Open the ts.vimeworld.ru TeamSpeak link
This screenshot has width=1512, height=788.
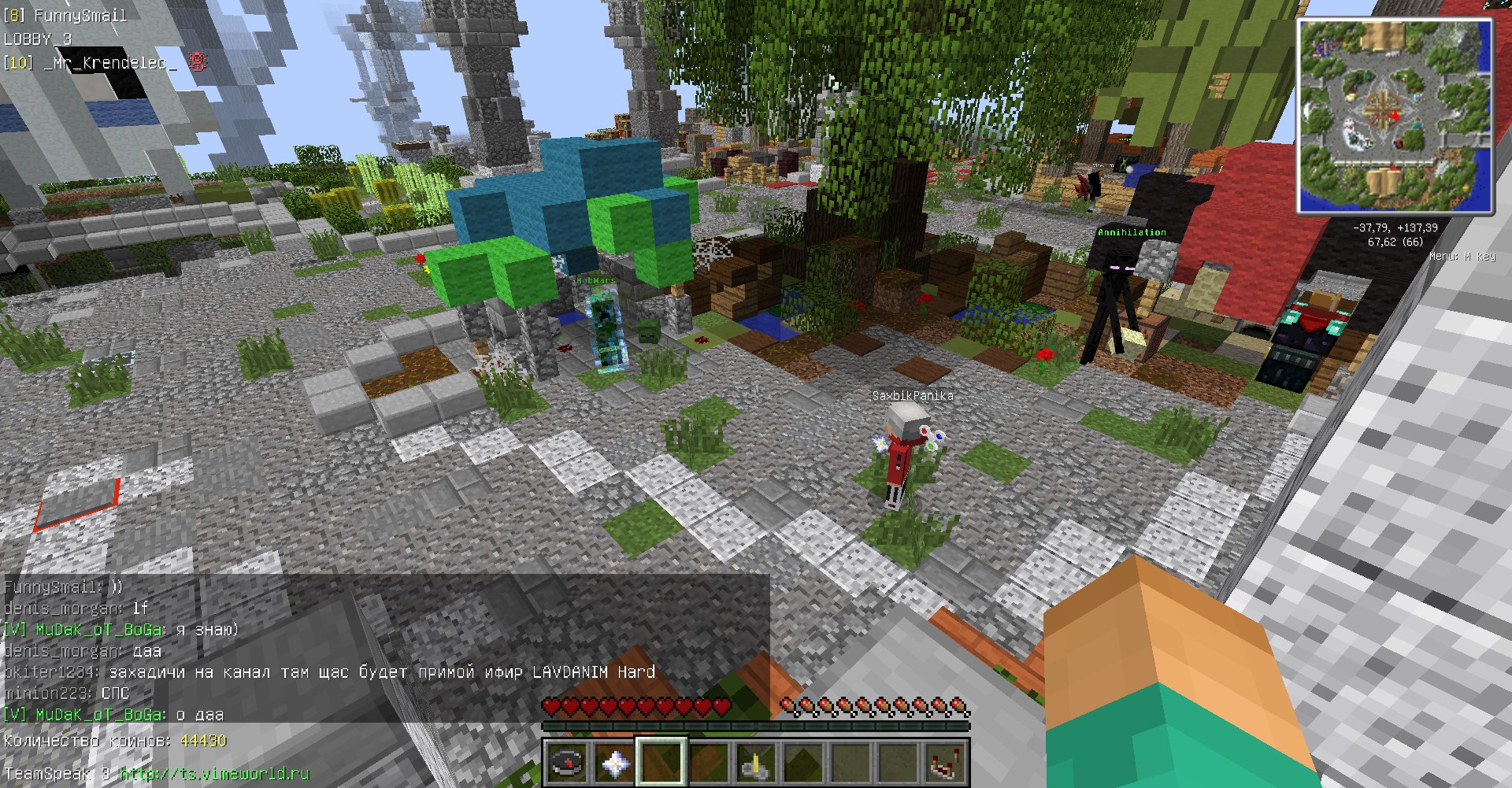pyautogui.click(x=214, y=774)
